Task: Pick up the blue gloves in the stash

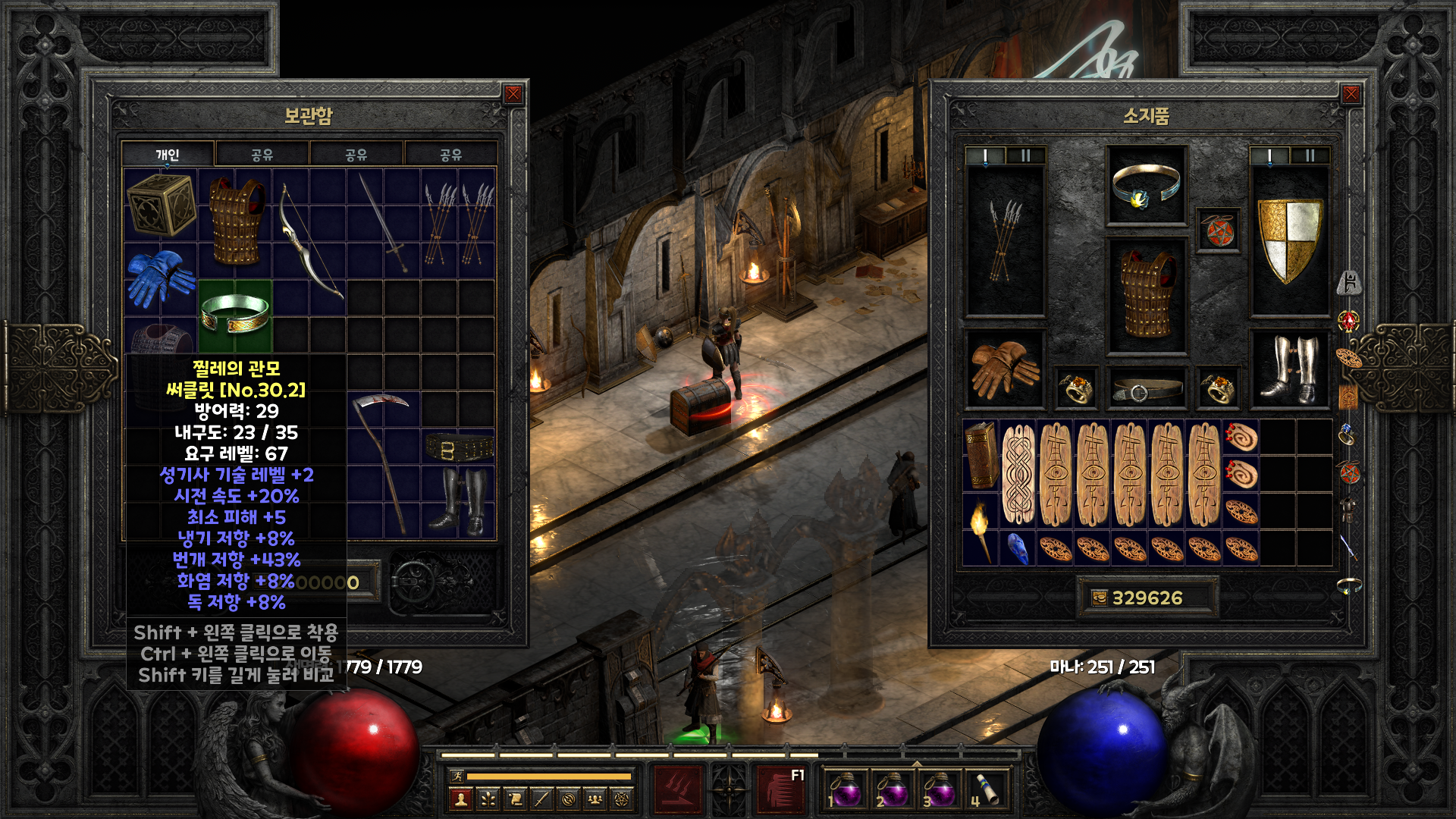Action: point(160,278)
